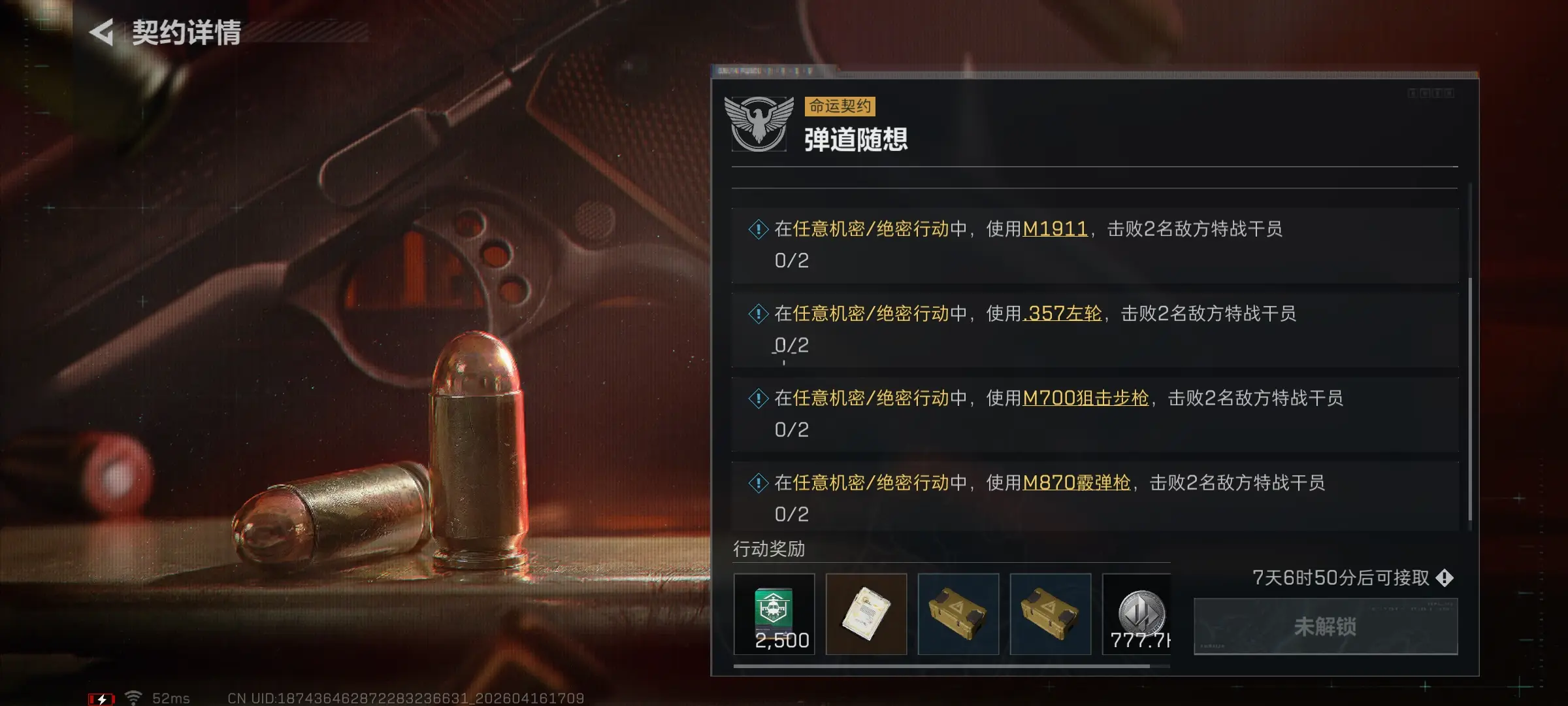1568x706 pixels.
Task: Open the M870霰弹枪 weapon link
Action: [x=1076, y=483]
